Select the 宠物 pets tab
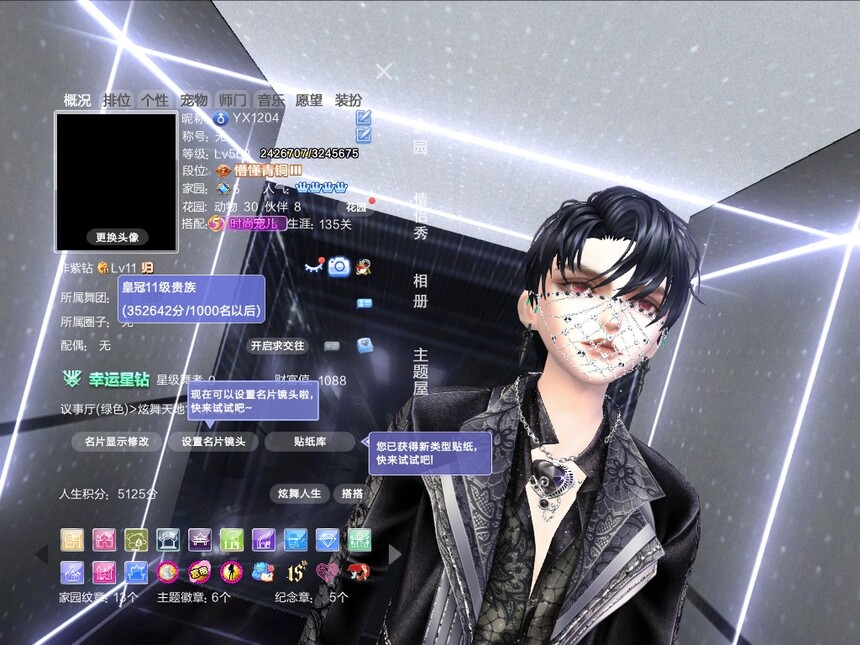 193,100
